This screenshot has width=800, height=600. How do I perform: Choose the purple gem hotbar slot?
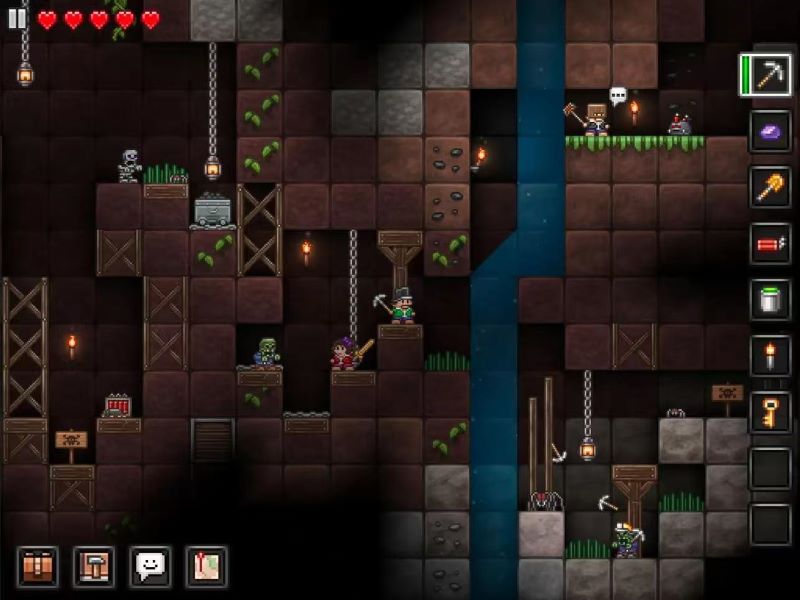770,132
